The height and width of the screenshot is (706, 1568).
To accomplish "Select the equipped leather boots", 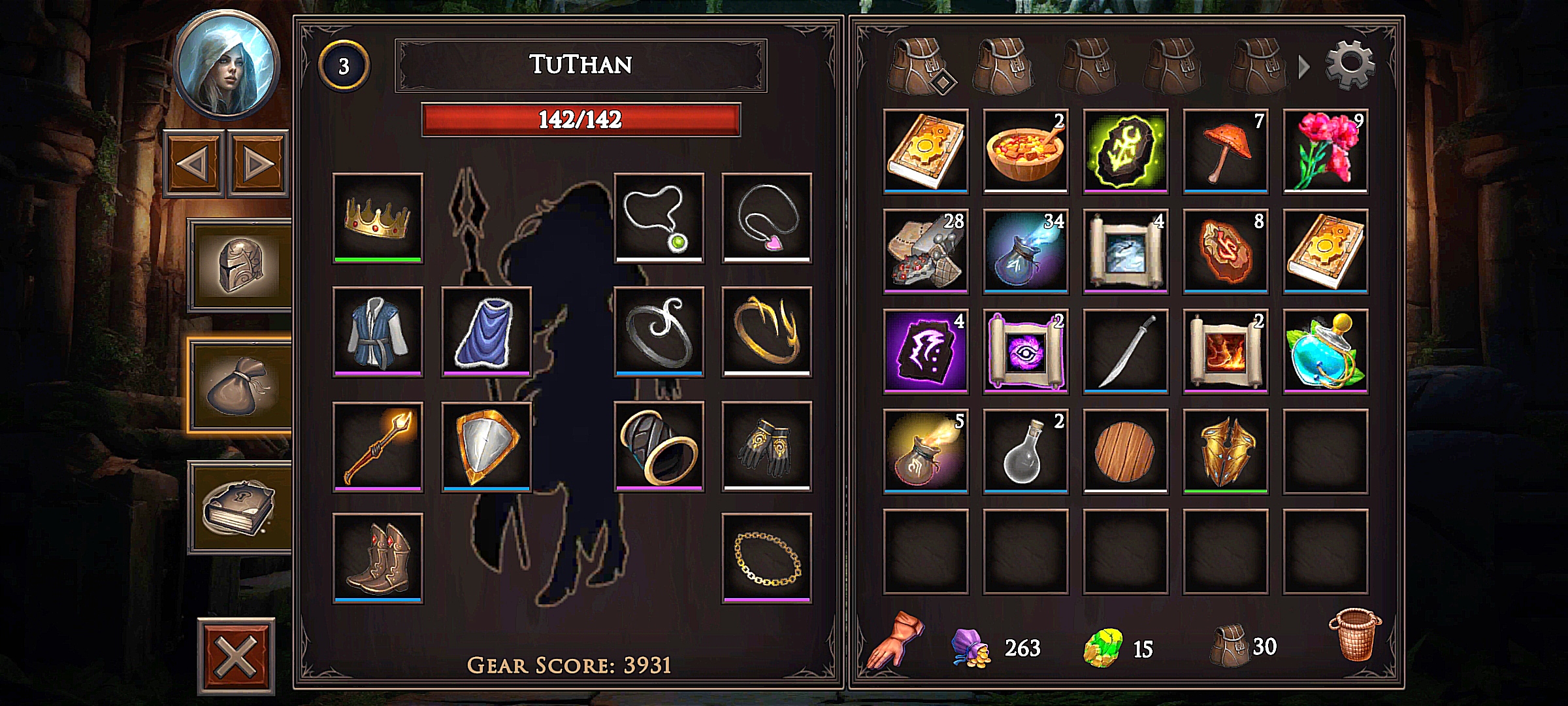I will [378, 558].
